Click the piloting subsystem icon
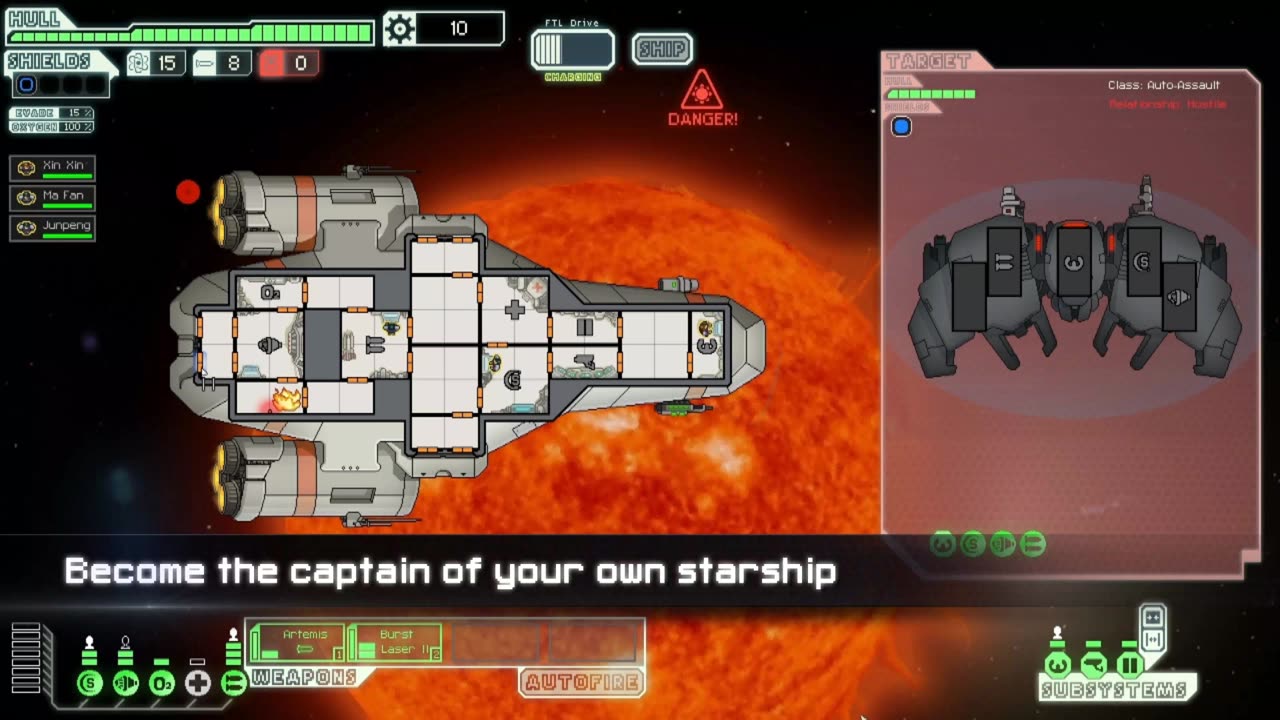Screen dimensions: 1280x720 point(1057,664)
